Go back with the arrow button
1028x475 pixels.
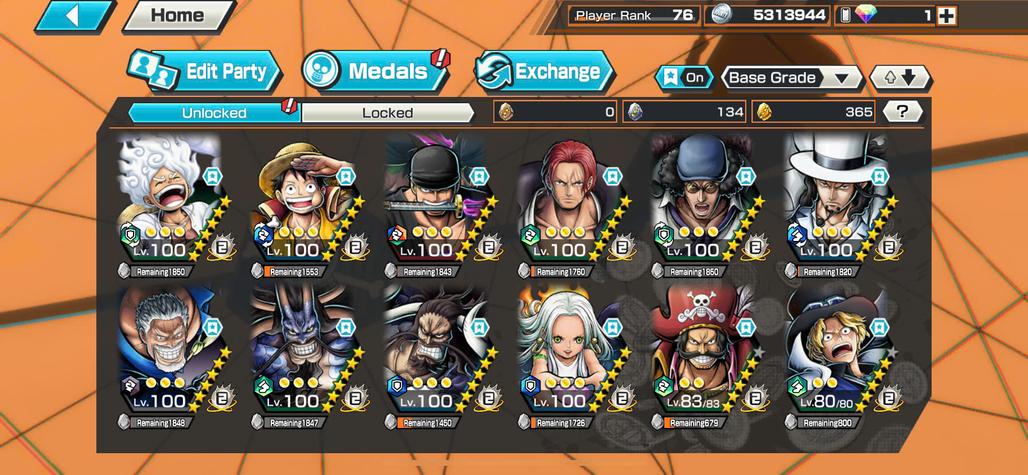coord(72,16)
